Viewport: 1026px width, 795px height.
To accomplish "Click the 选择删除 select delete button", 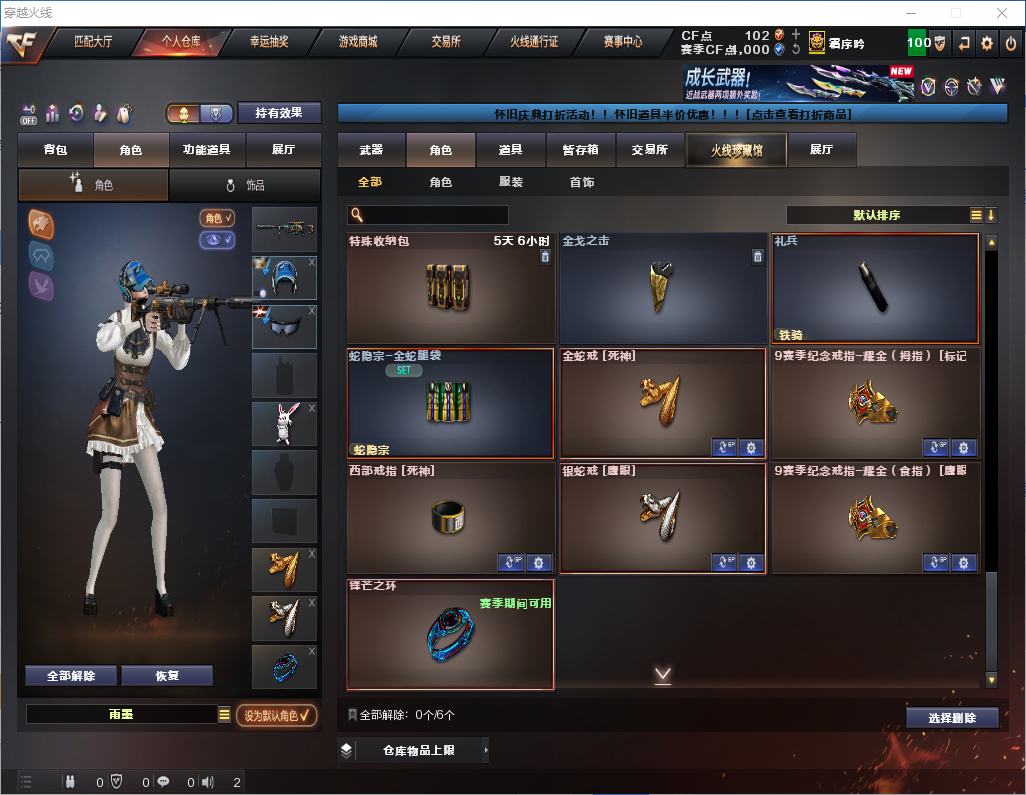I will point(952,718).
